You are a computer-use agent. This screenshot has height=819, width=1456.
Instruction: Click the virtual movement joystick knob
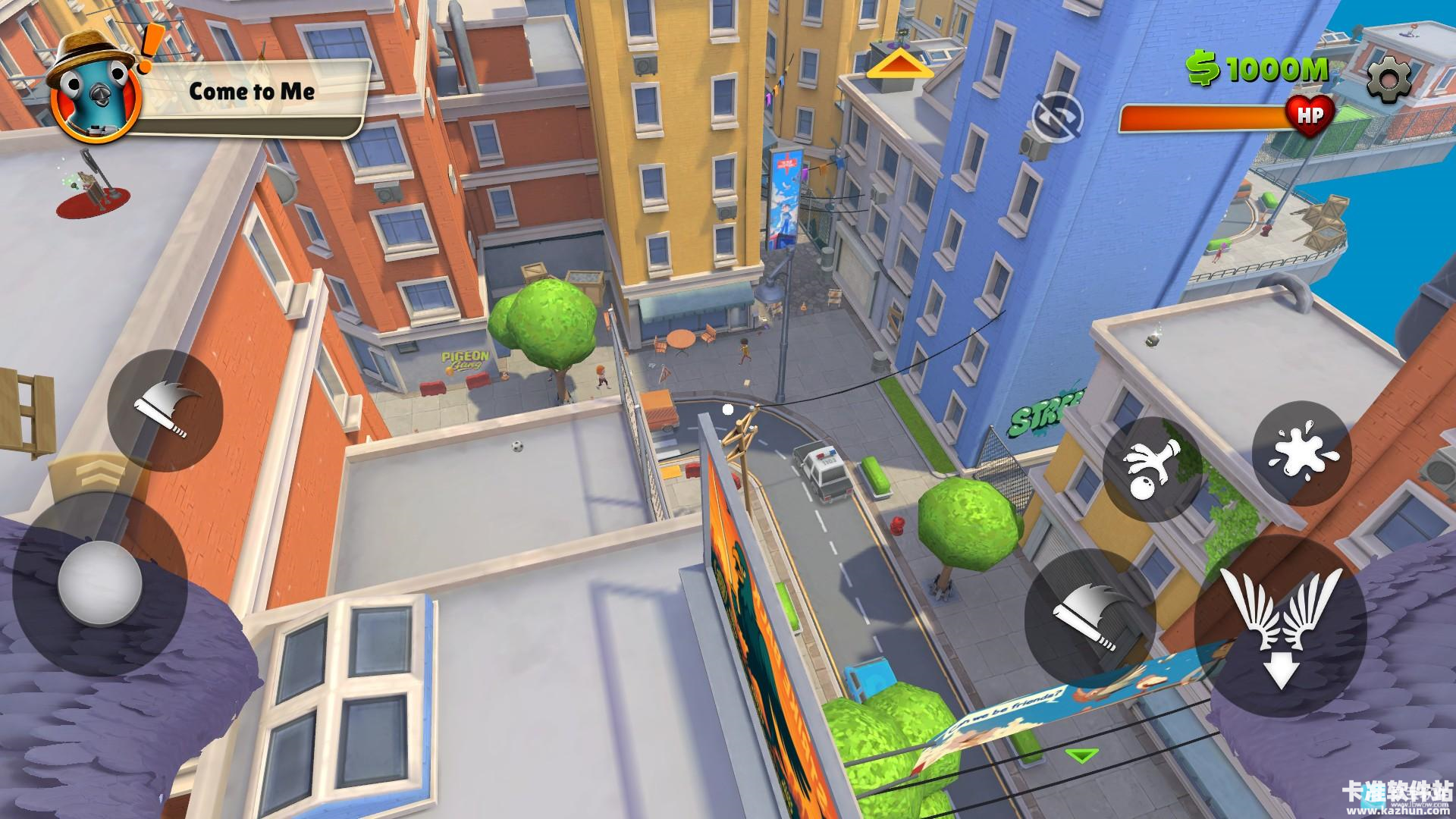(100, 585)
